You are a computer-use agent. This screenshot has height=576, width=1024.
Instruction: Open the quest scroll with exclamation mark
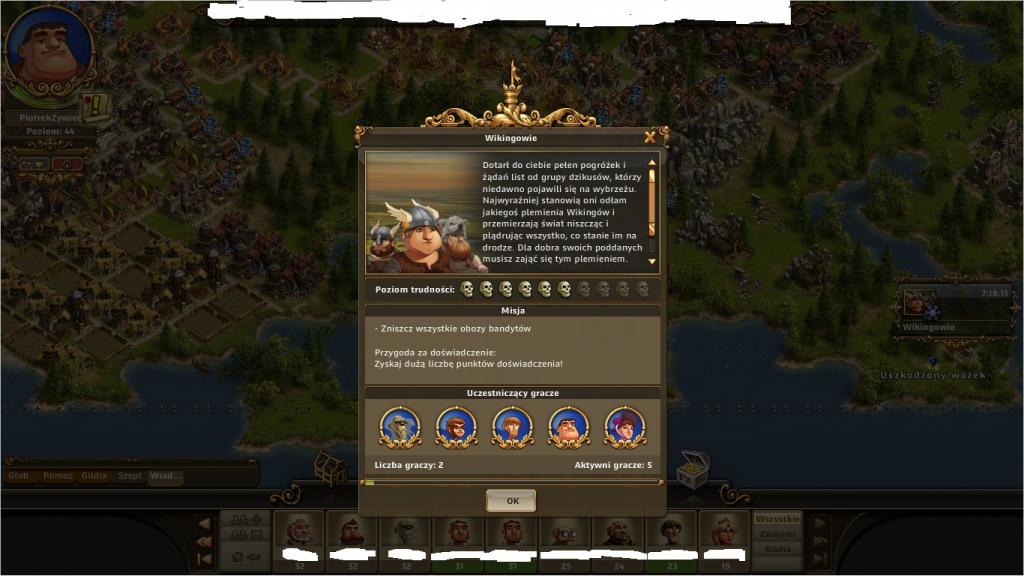pyautogui.click(x=97, y=105)
